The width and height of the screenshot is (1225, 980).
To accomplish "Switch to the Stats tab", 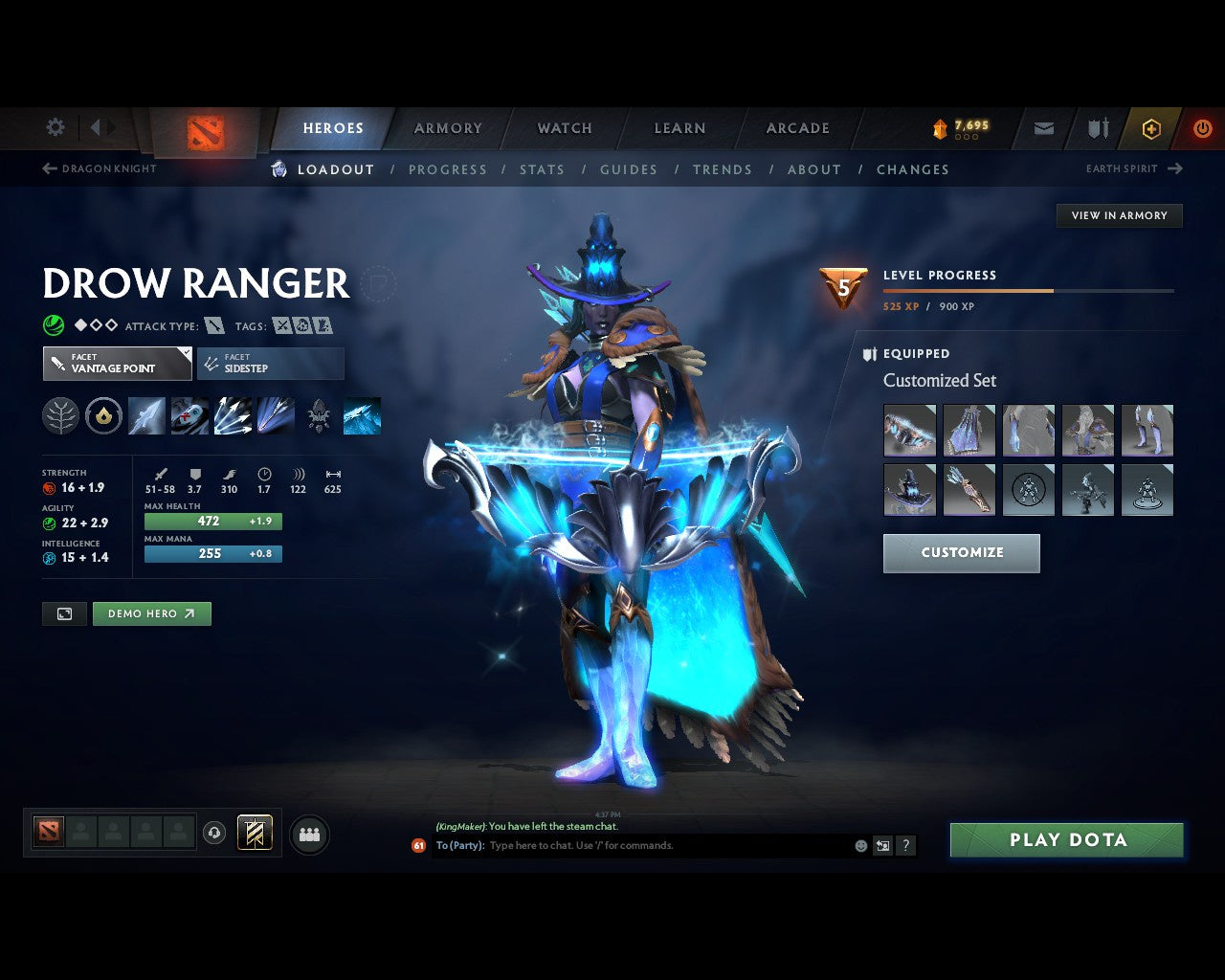I will point(542,169).
